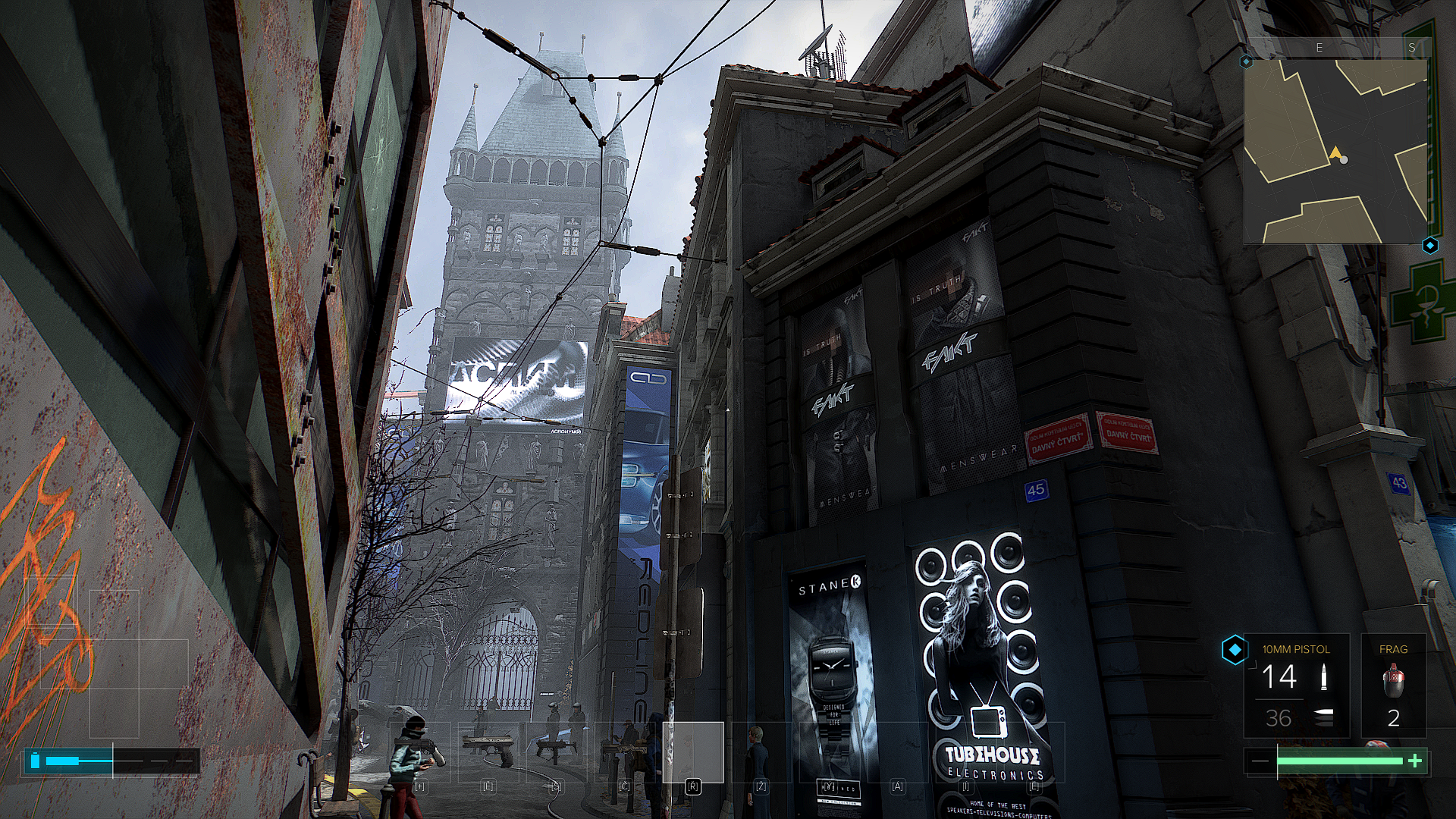Click the yellow player arrow on the minimap
The width and height of the screenshot is (1456, 819).
1335,154
